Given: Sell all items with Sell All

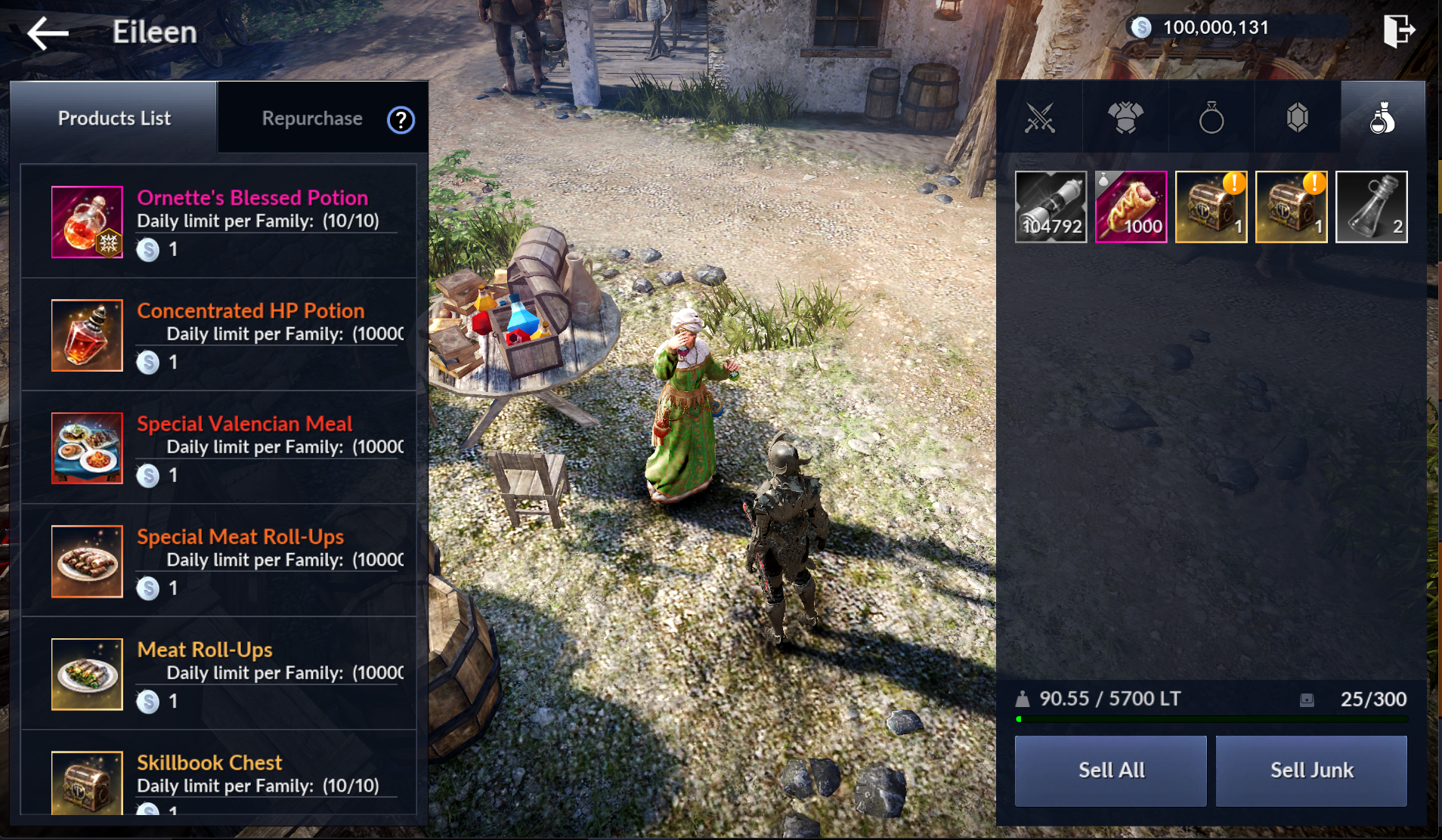Looking at the screenshot, I should click(x=1110, y=771).
